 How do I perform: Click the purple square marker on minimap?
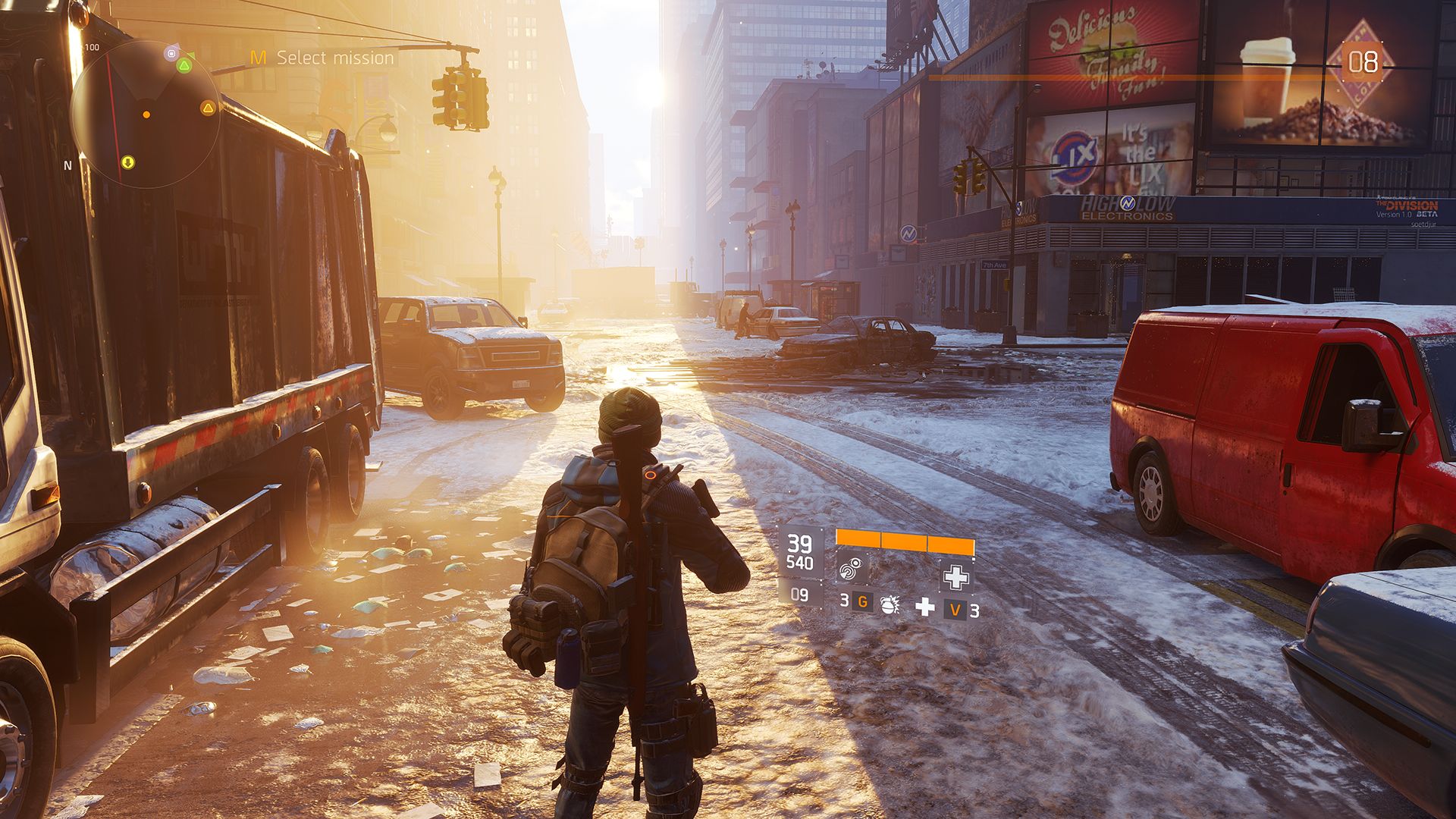click(x=171, y=53)
